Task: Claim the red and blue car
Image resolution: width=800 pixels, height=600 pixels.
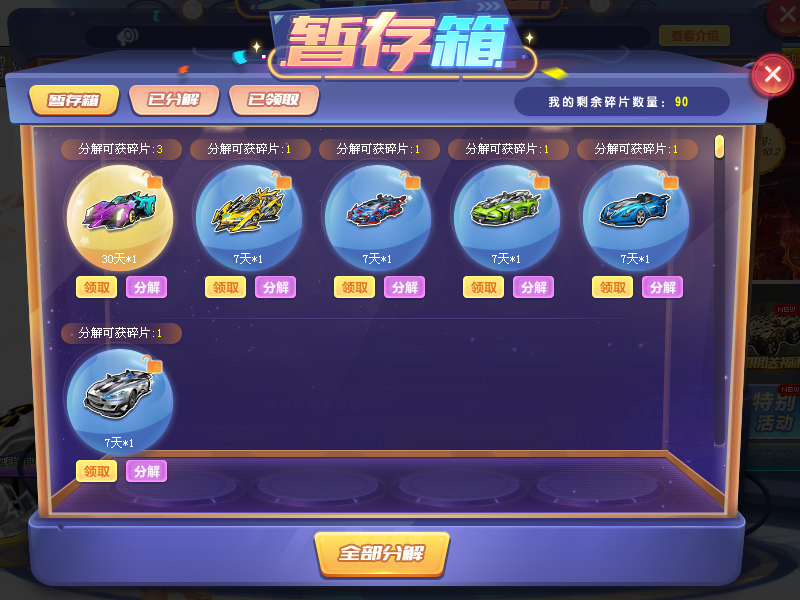Action: [354, 287]
